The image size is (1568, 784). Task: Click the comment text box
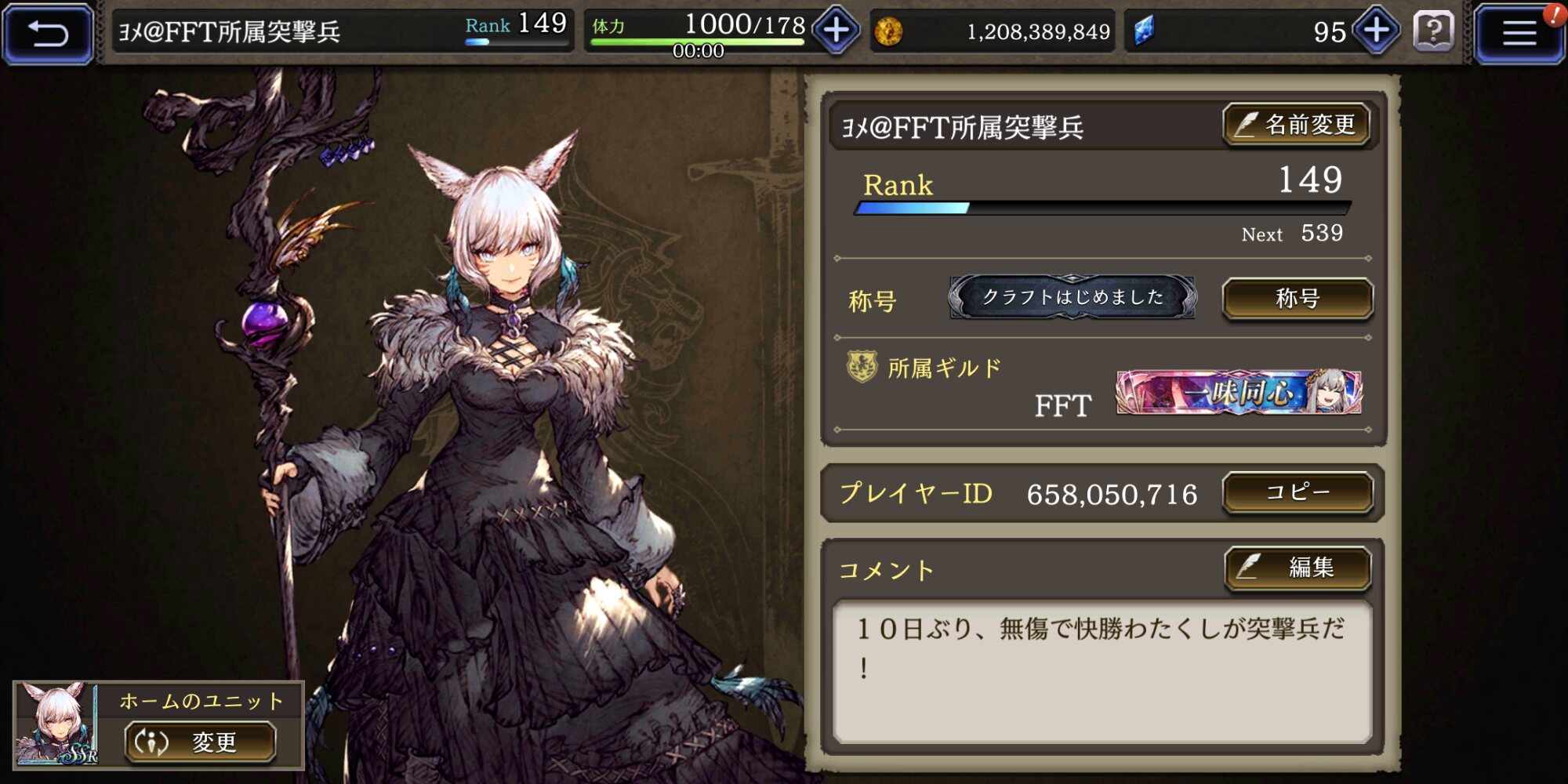point(1102,671)
